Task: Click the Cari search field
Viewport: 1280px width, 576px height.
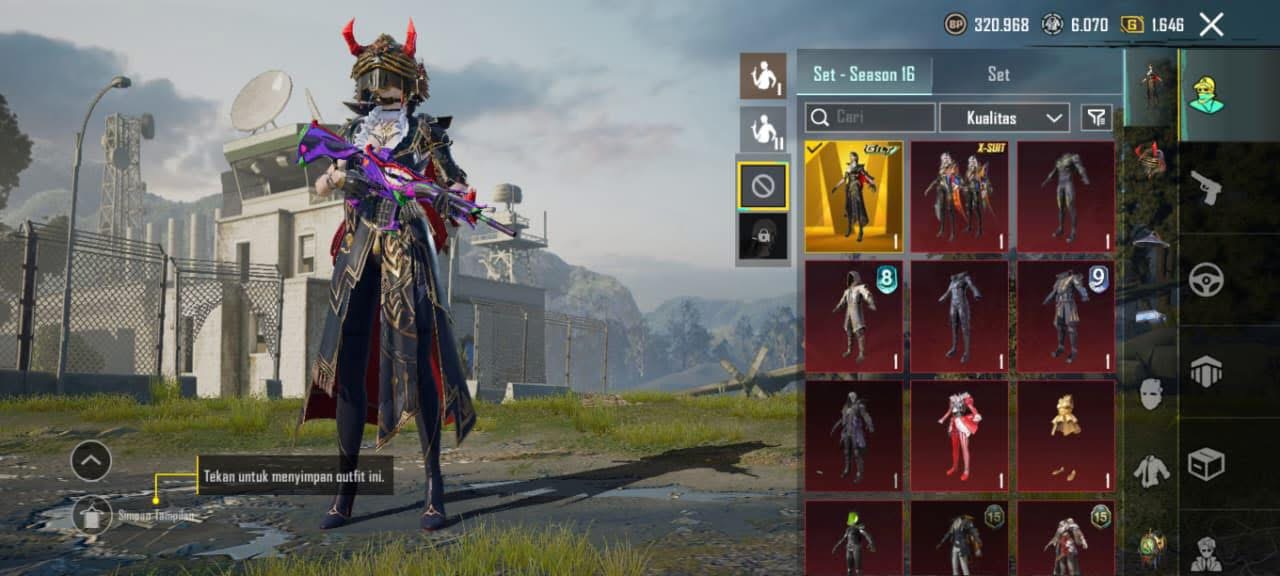Action: pyautogui.click(x=870, y=118)
